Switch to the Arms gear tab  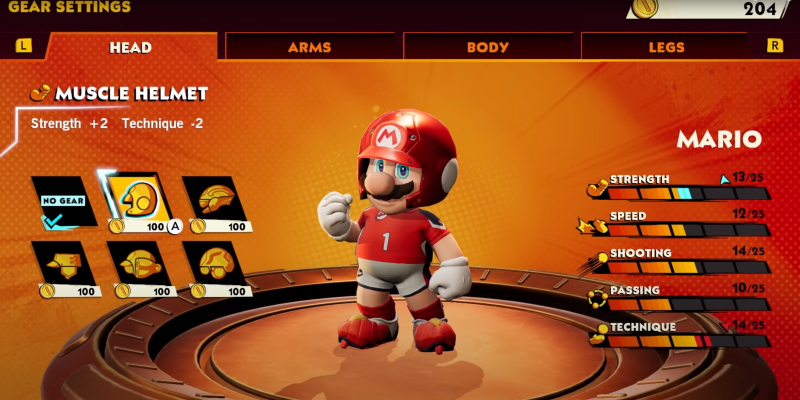(310, 47)
